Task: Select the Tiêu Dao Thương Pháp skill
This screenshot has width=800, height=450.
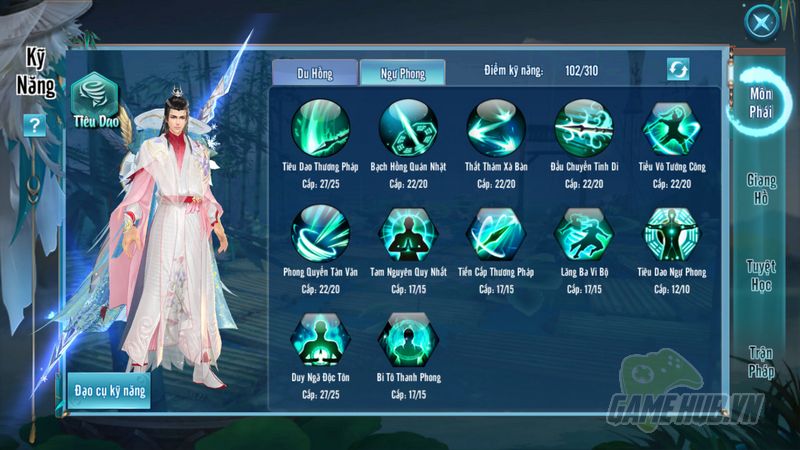Action: pyautogui.click(x=320, y=127)
